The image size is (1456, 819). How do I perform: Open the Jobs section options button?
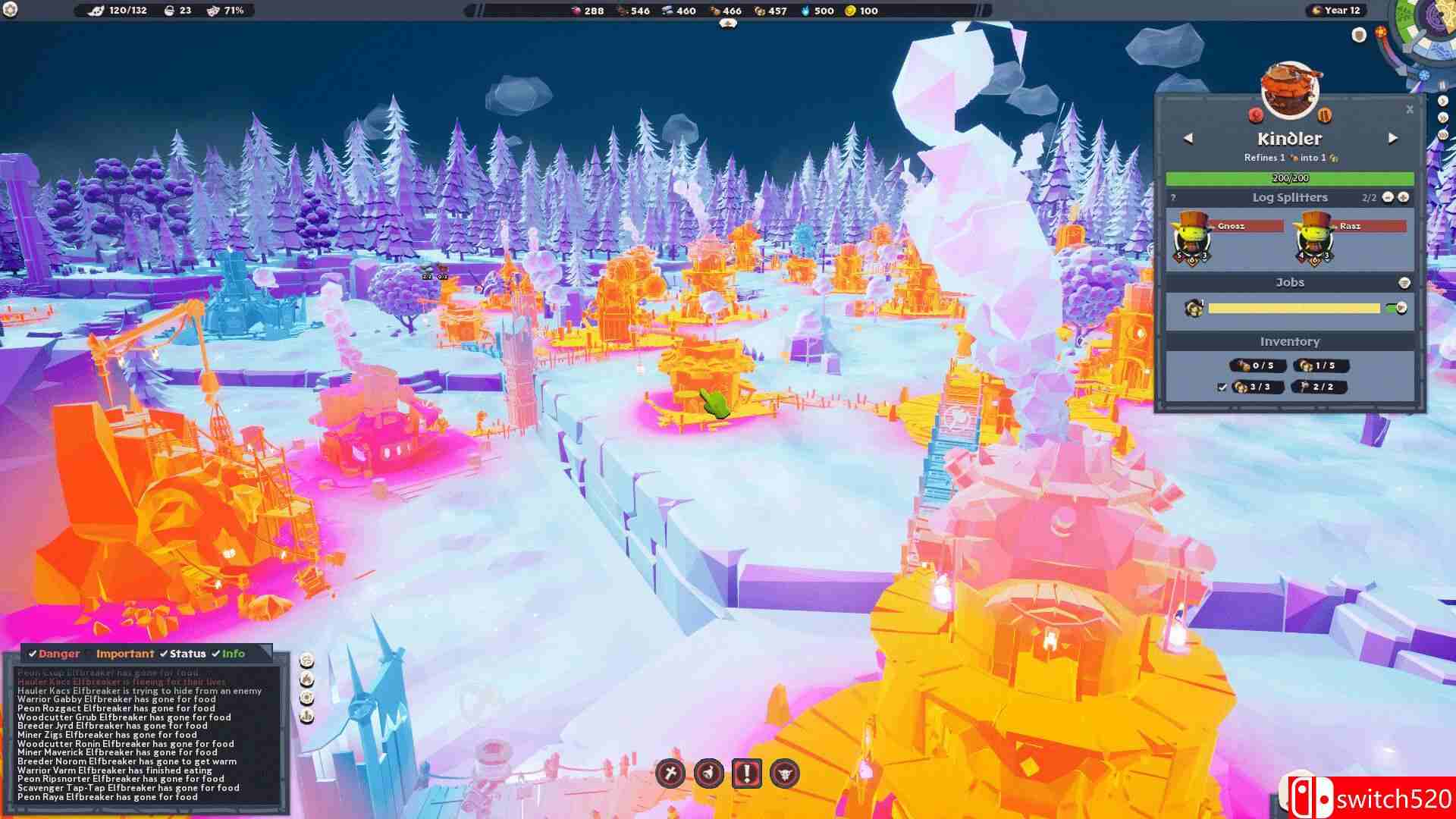tap(1404, 283)
